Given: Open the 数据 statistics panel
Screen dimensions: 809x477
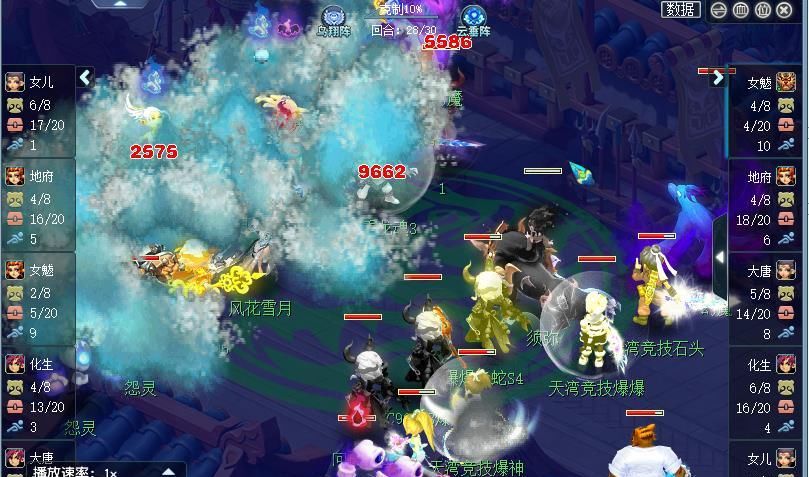Looking at the screenshot, I should coord(680,10).
